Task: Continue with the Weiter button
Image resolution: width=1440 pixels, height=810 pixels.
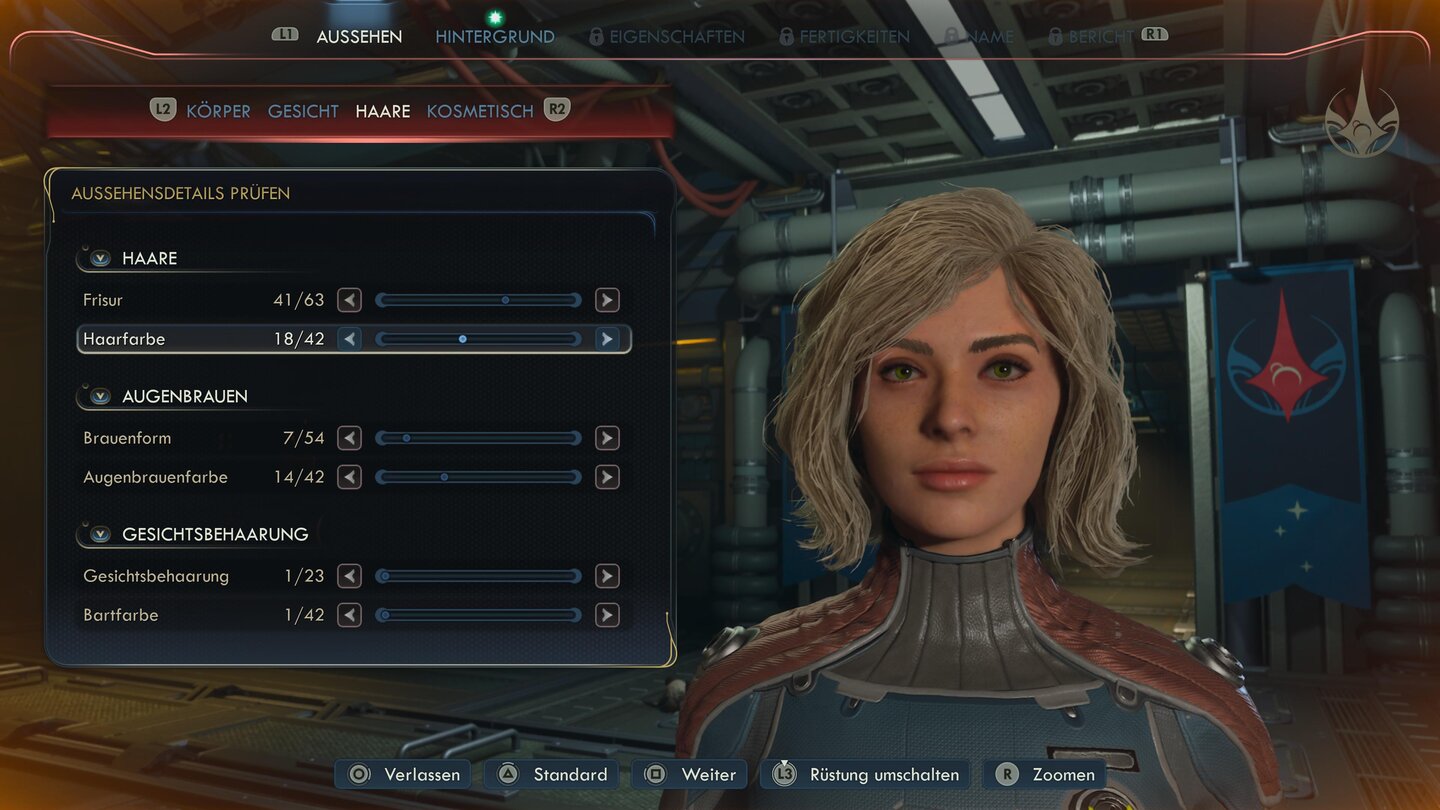Action: [x=692, y=774]
